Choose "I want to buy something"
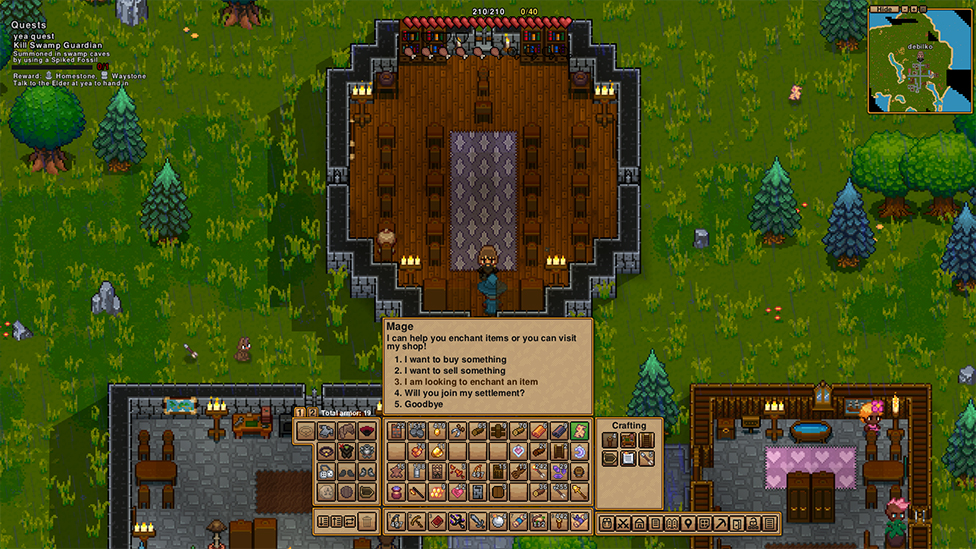Screen dimensions: 976x549 coord(455,359)
